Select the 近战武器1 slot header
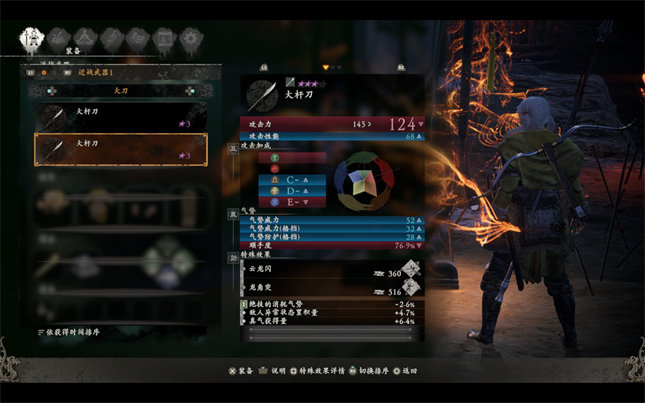Screen dimensions: 645x403 tap(96, 72)
